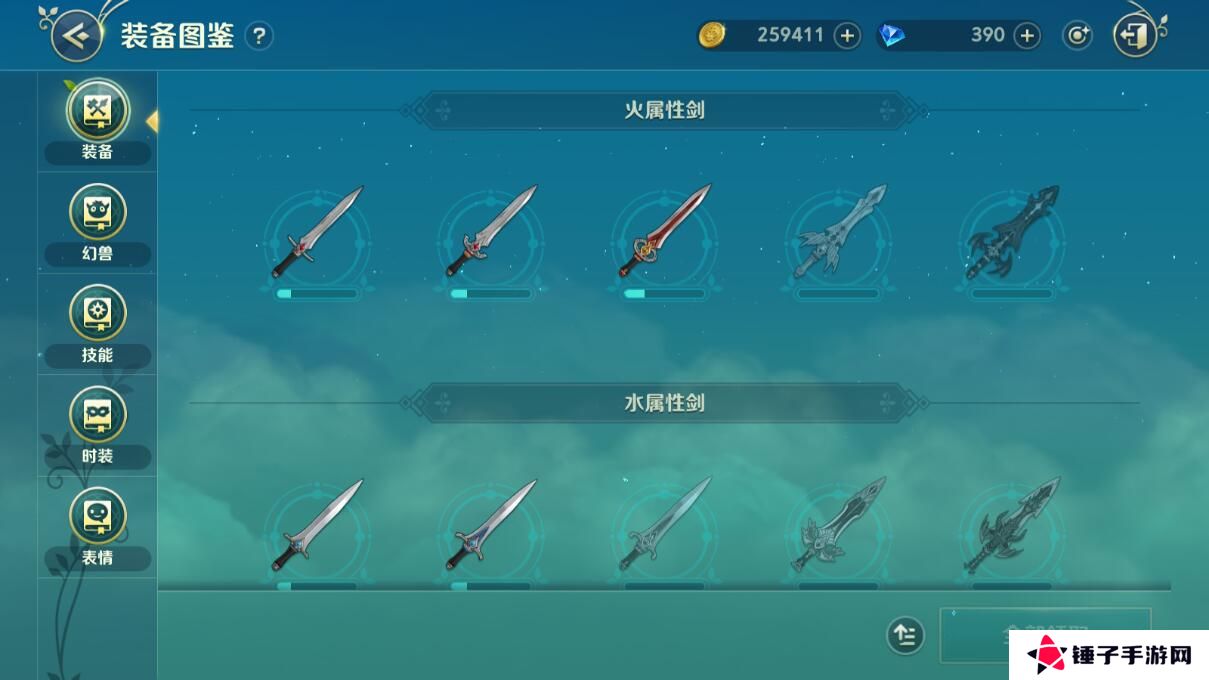The width and height of the screenshot is (1209, 680).
Task: Jump to top with the up-arrow button
Action: (x=905, y=635)
